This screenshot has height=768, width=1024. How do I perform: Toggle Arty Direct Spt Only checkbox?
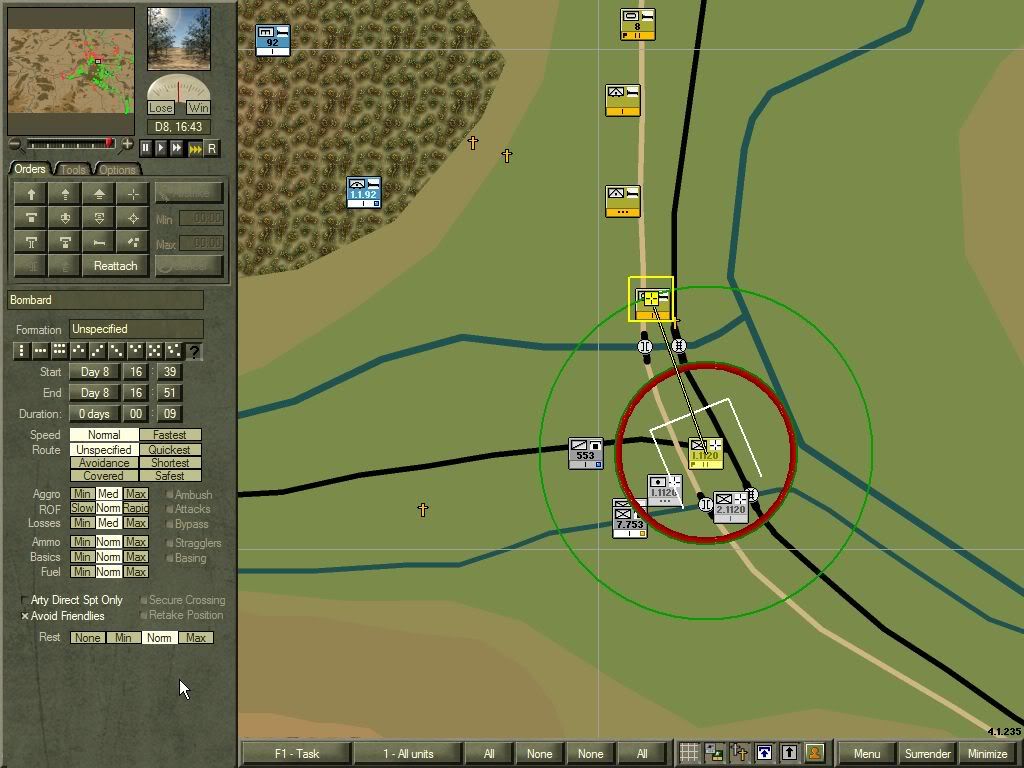pyautogui.click(x=25, y=600)
